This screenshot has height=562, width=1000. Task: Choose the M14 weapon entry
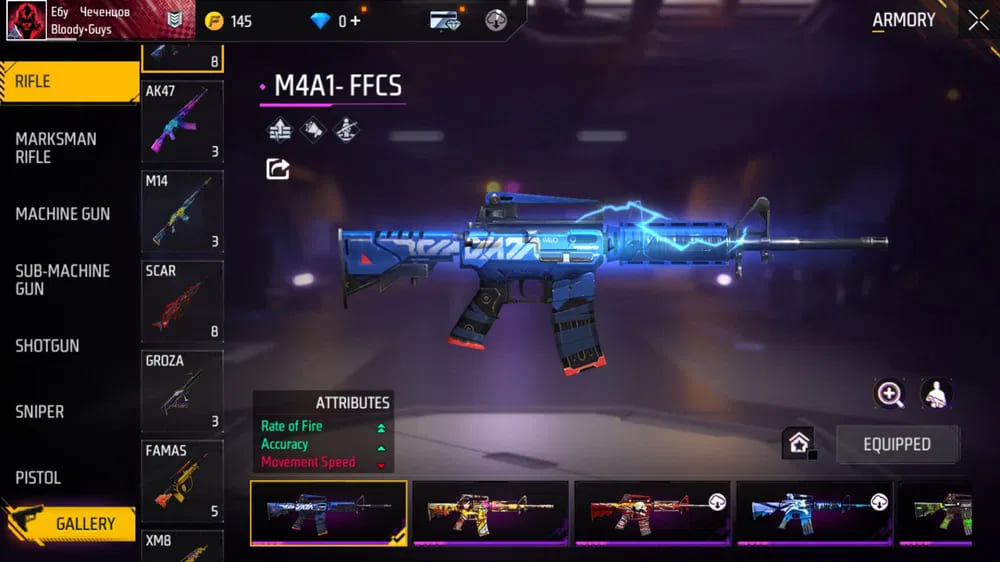click(x=182, y=211)
